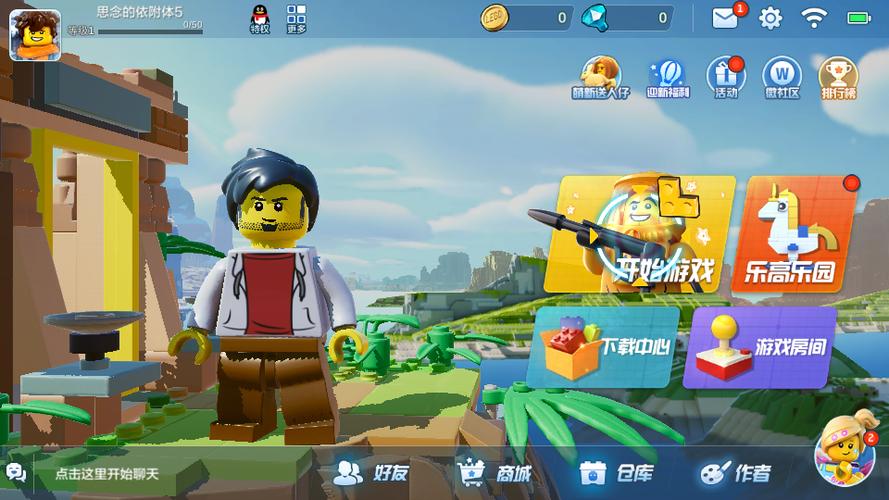Open the QQ penguin 特权 privileges icon
Screen dimensions: 889x500
[x=260, y=19]
